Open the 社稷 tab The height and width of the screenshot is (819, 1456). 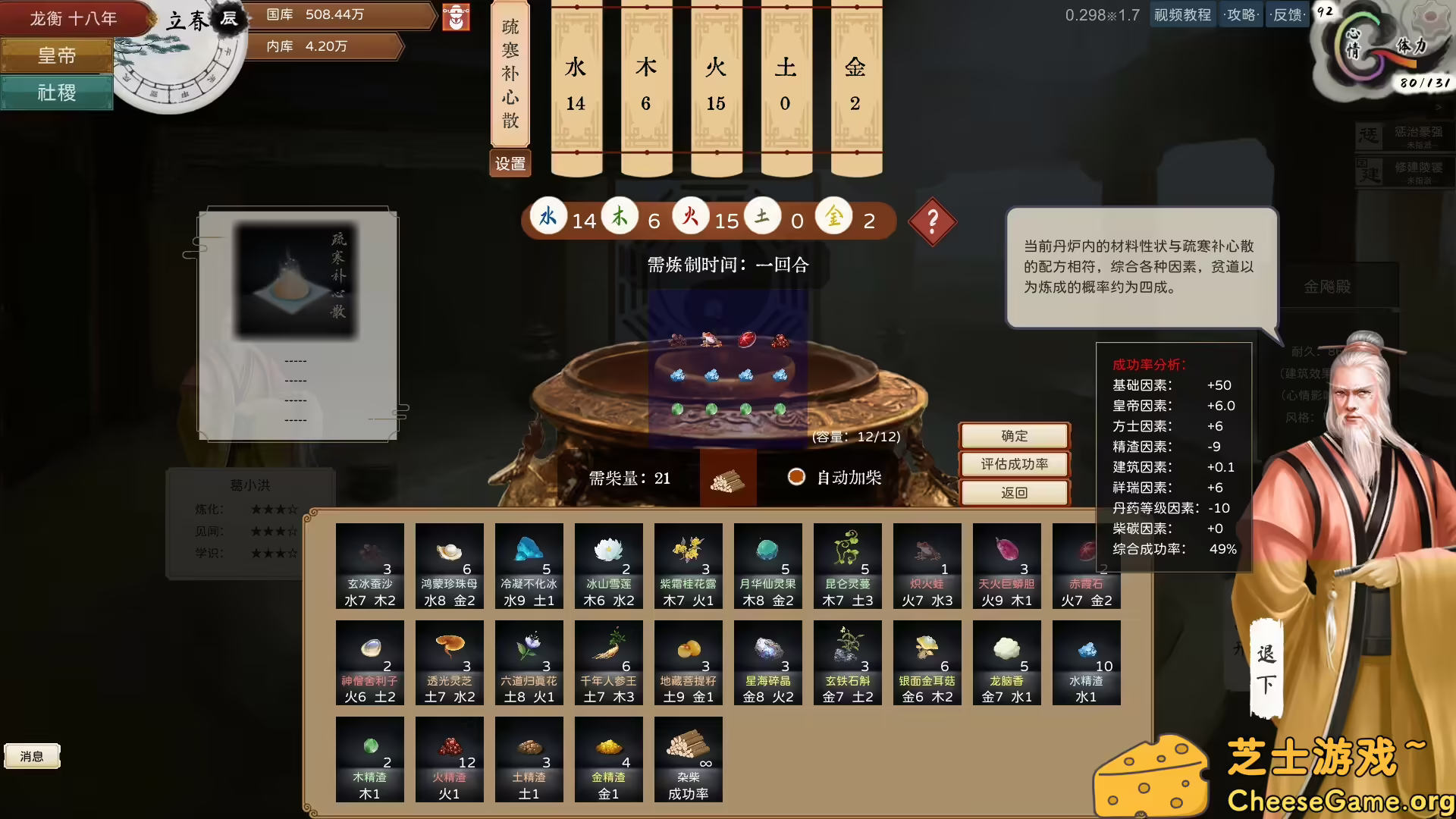[x=57, y=93]
